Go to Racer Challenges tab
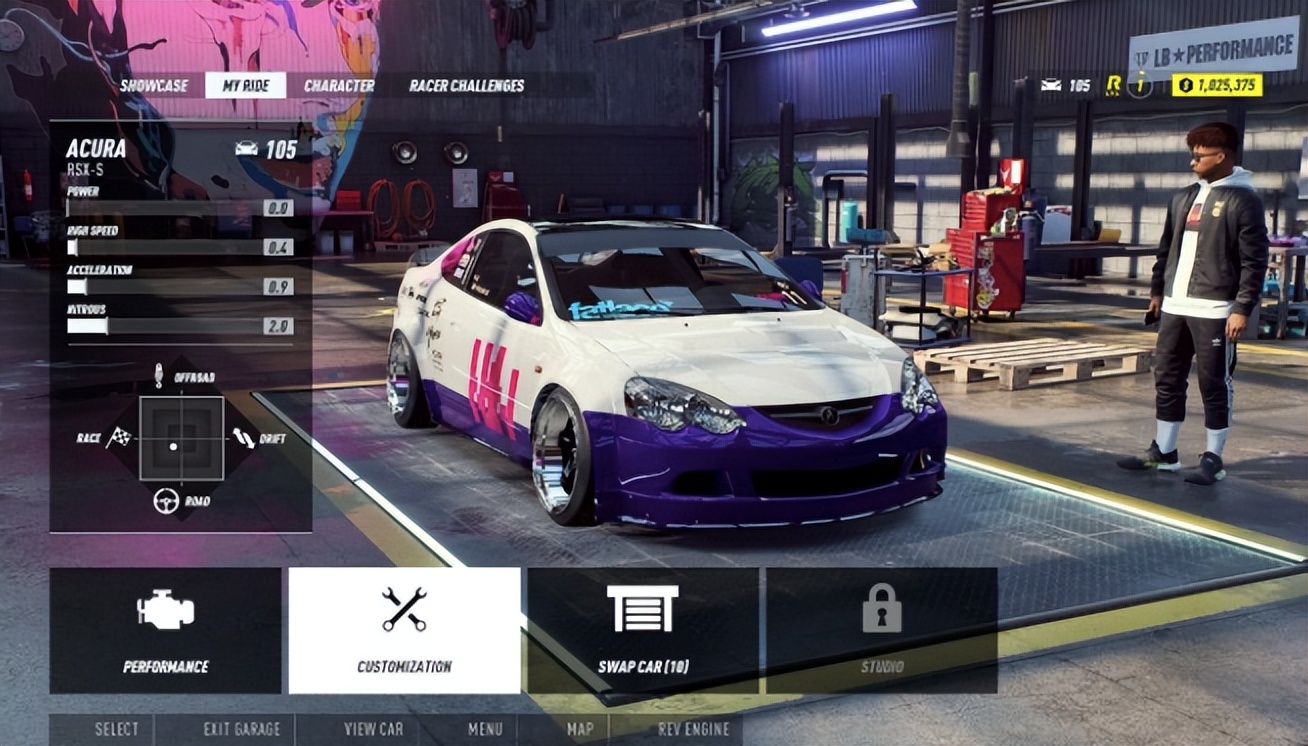The width and height of the screenshot is (1308, 746). click(x=466, y=86)
